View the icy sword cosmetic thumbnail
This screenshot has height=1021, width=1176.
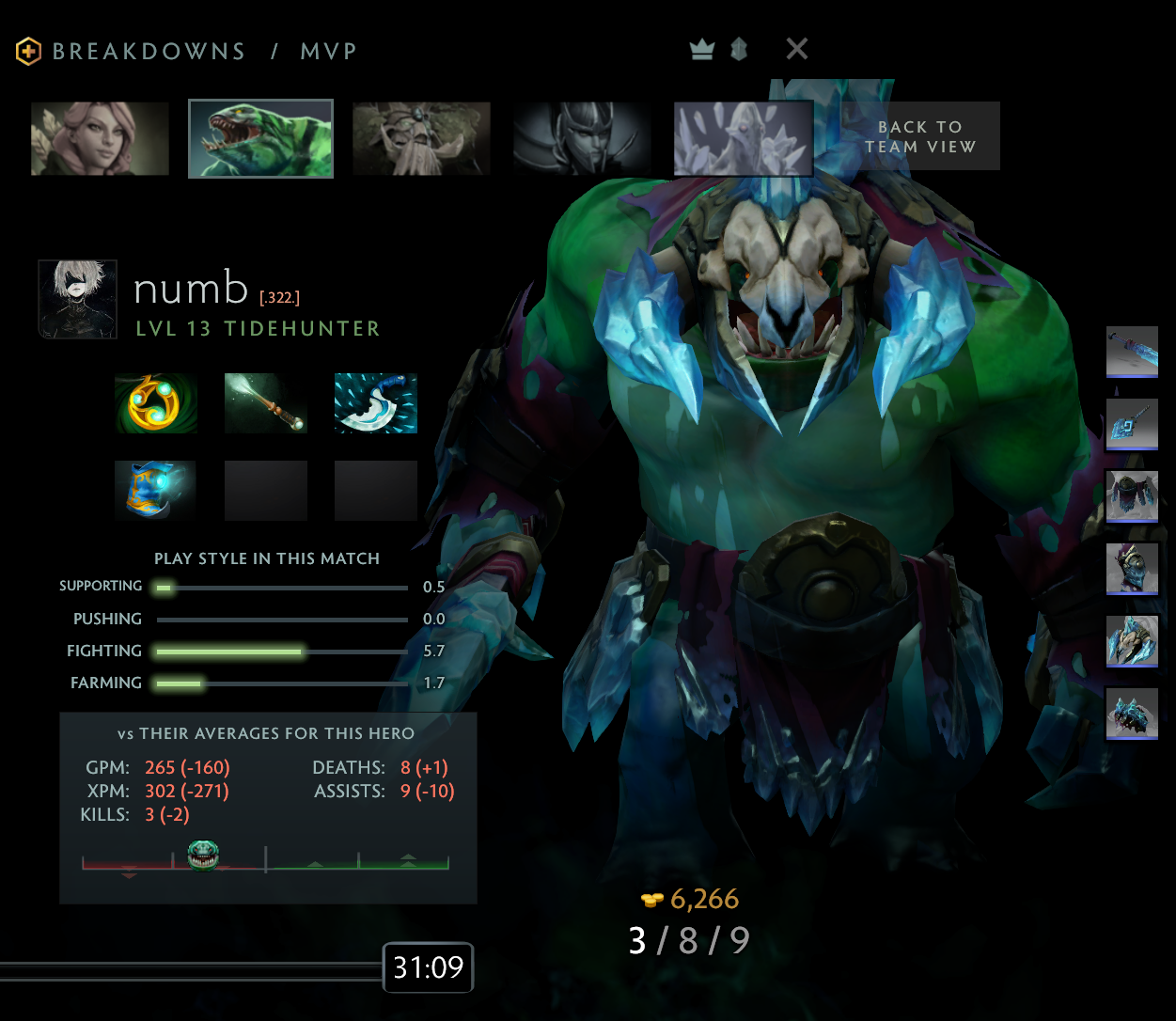[1132, 352]
